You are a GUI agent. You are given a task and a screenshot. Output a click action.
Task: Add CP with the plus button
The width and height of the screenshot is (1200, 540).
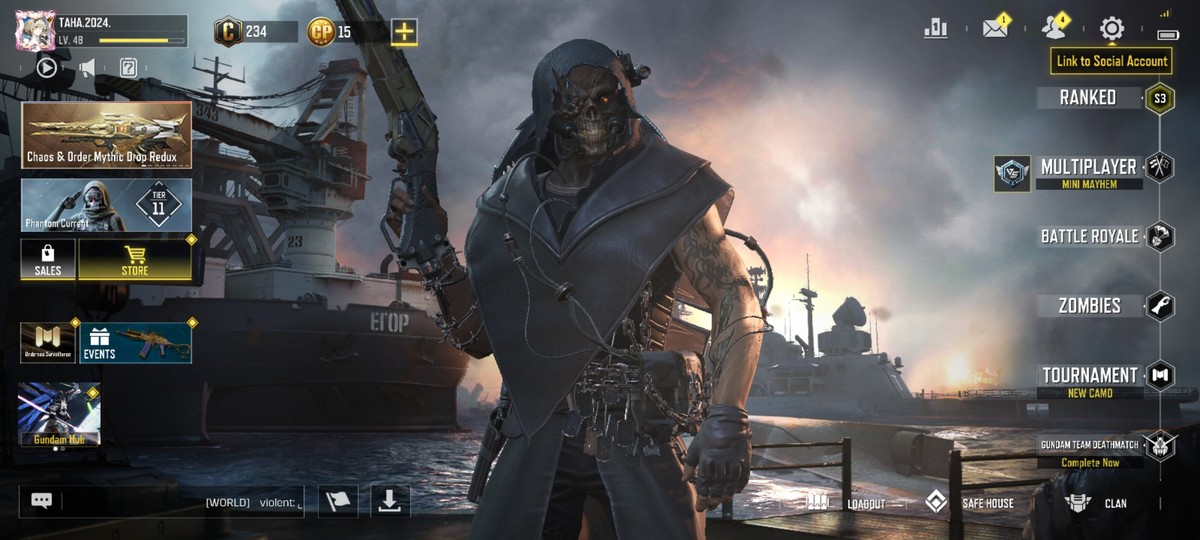(x=404, y=32)
